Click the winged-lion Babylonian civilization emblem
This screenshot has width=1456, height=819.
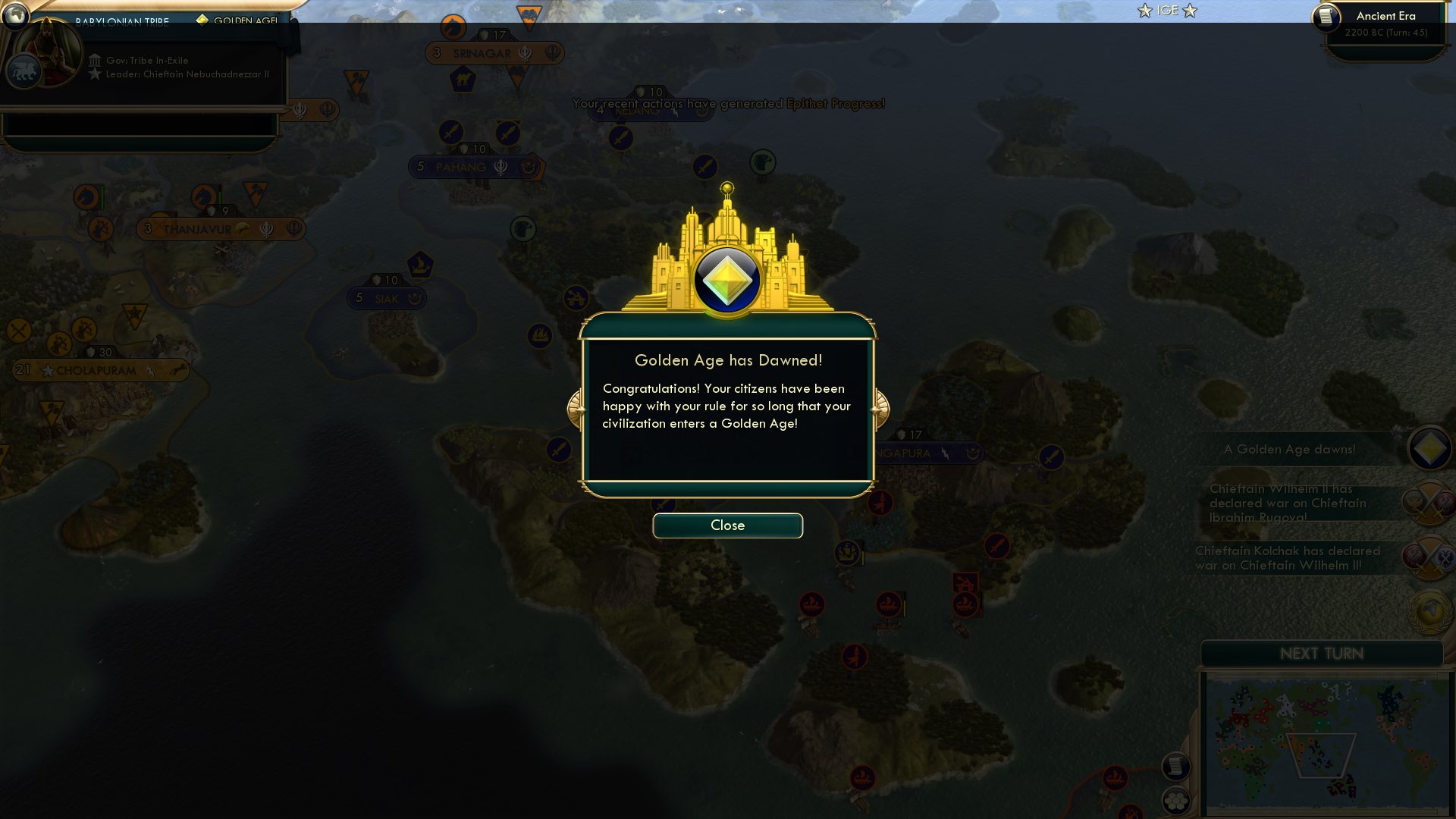[x=24, y=71]
